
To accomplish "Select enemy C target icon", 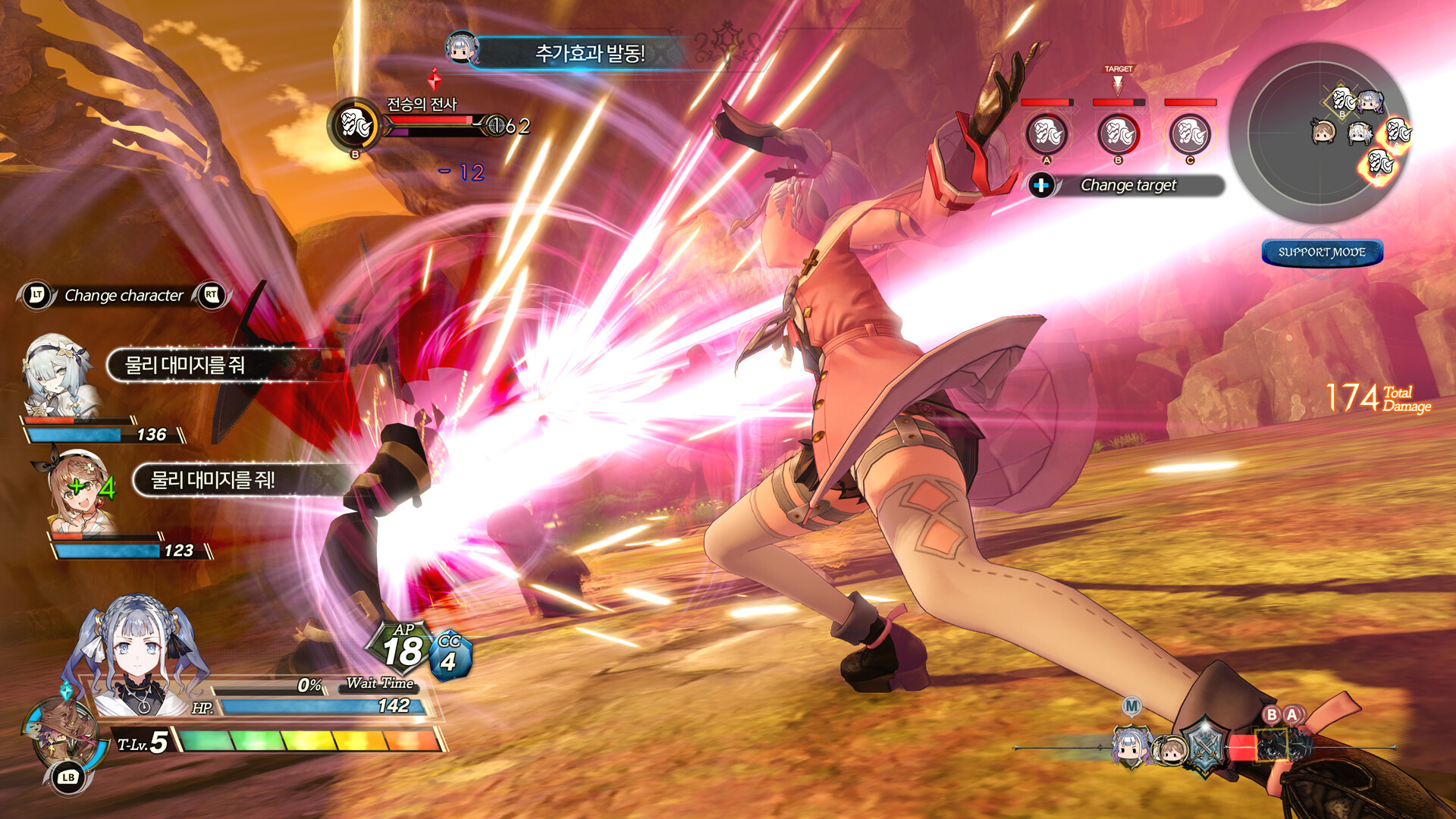I will 1189,134.
